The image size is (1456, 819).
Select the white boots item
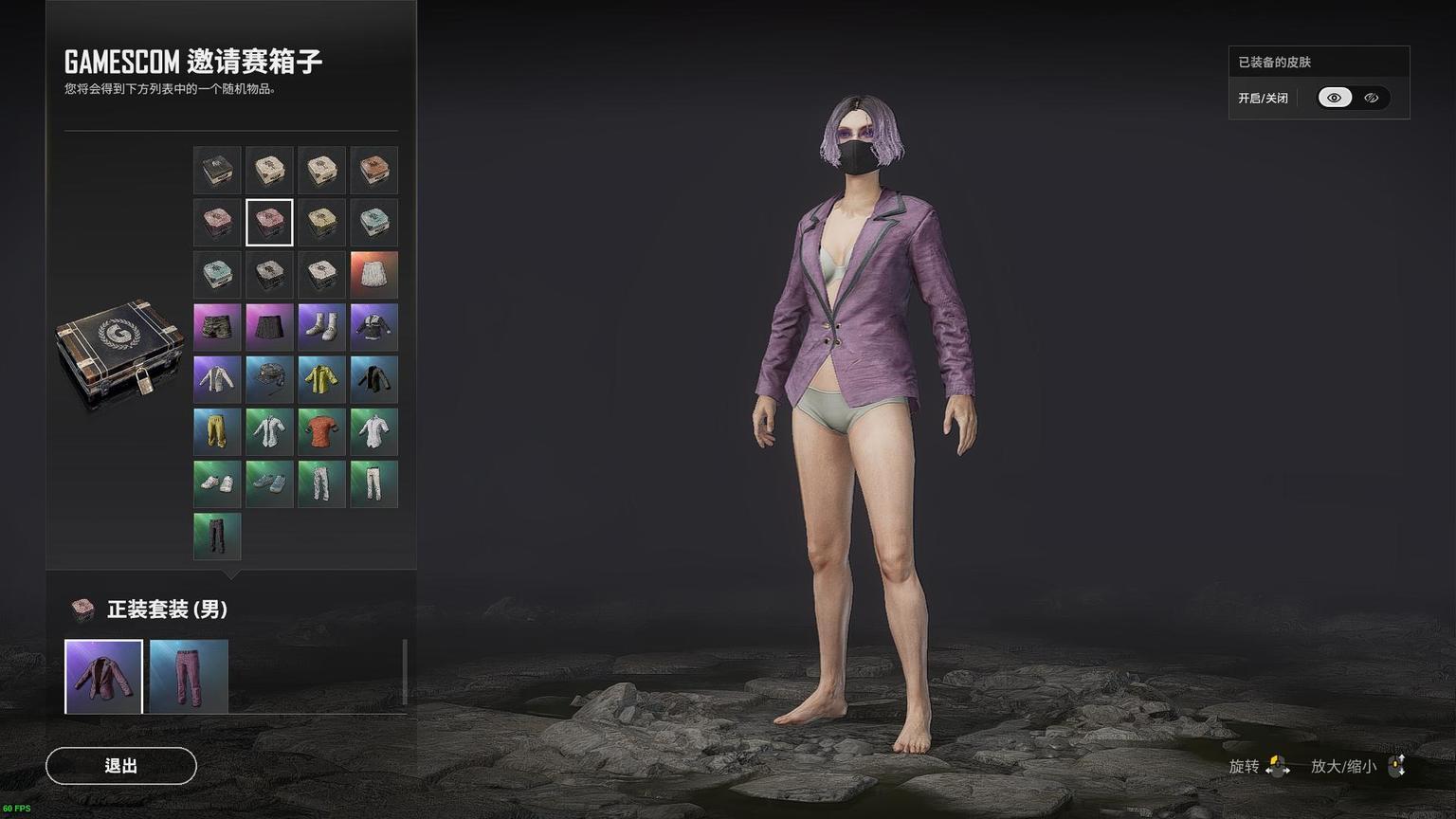pos(321,327)
